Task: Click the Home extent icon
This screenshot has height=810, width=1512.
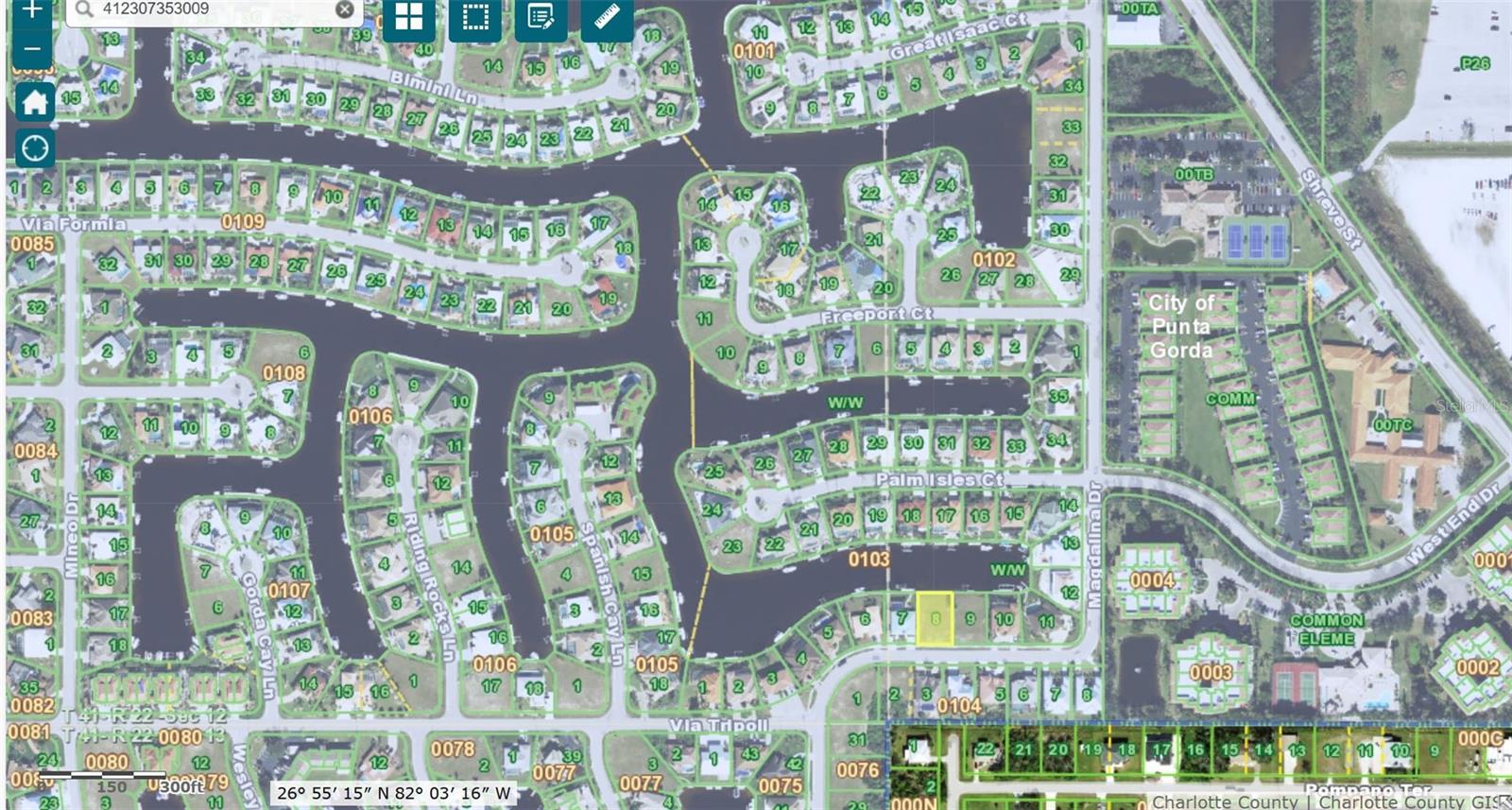Action: click(34, 103)
